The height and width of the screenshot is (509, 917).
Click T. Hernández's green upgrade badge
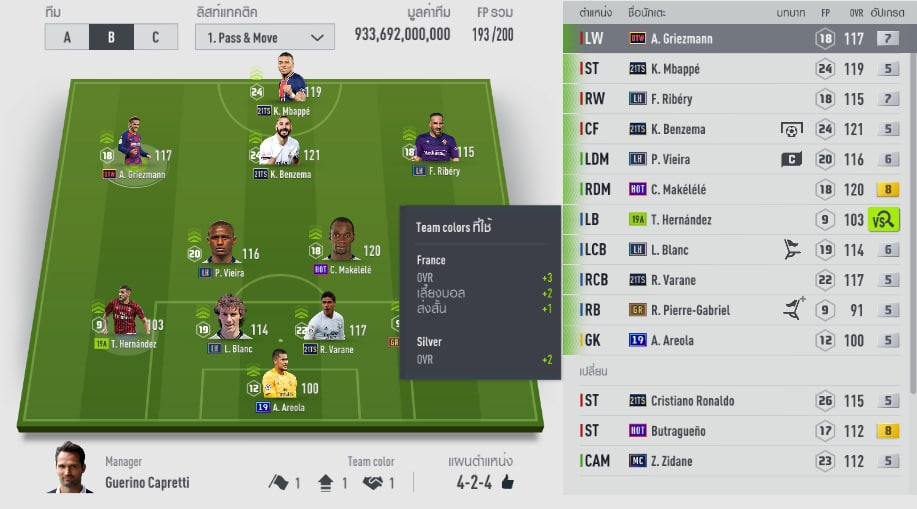click(884, 220)
